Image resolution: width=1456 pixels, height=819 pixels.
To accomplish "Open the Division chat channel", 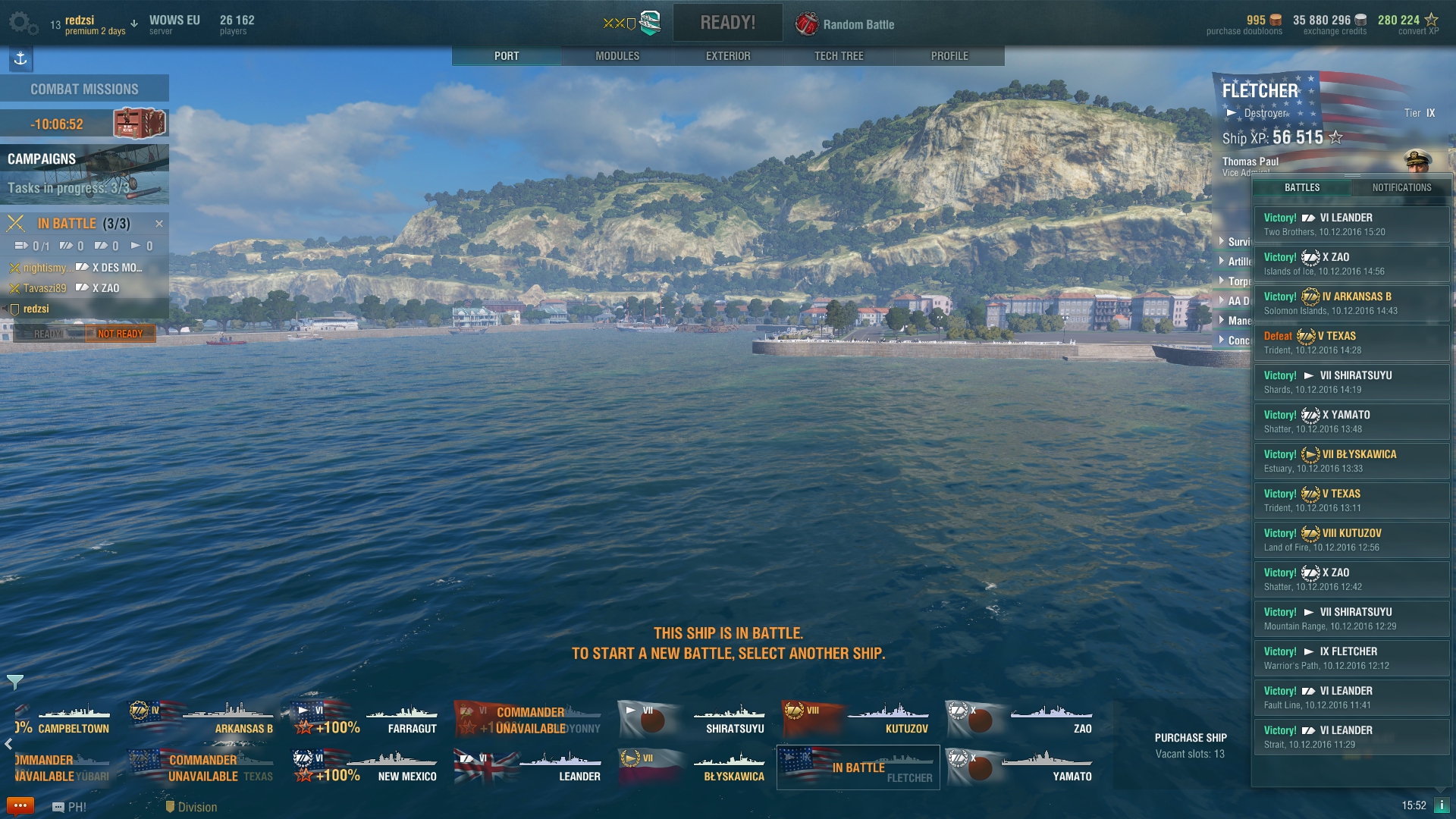I will (x=191, y=807).
